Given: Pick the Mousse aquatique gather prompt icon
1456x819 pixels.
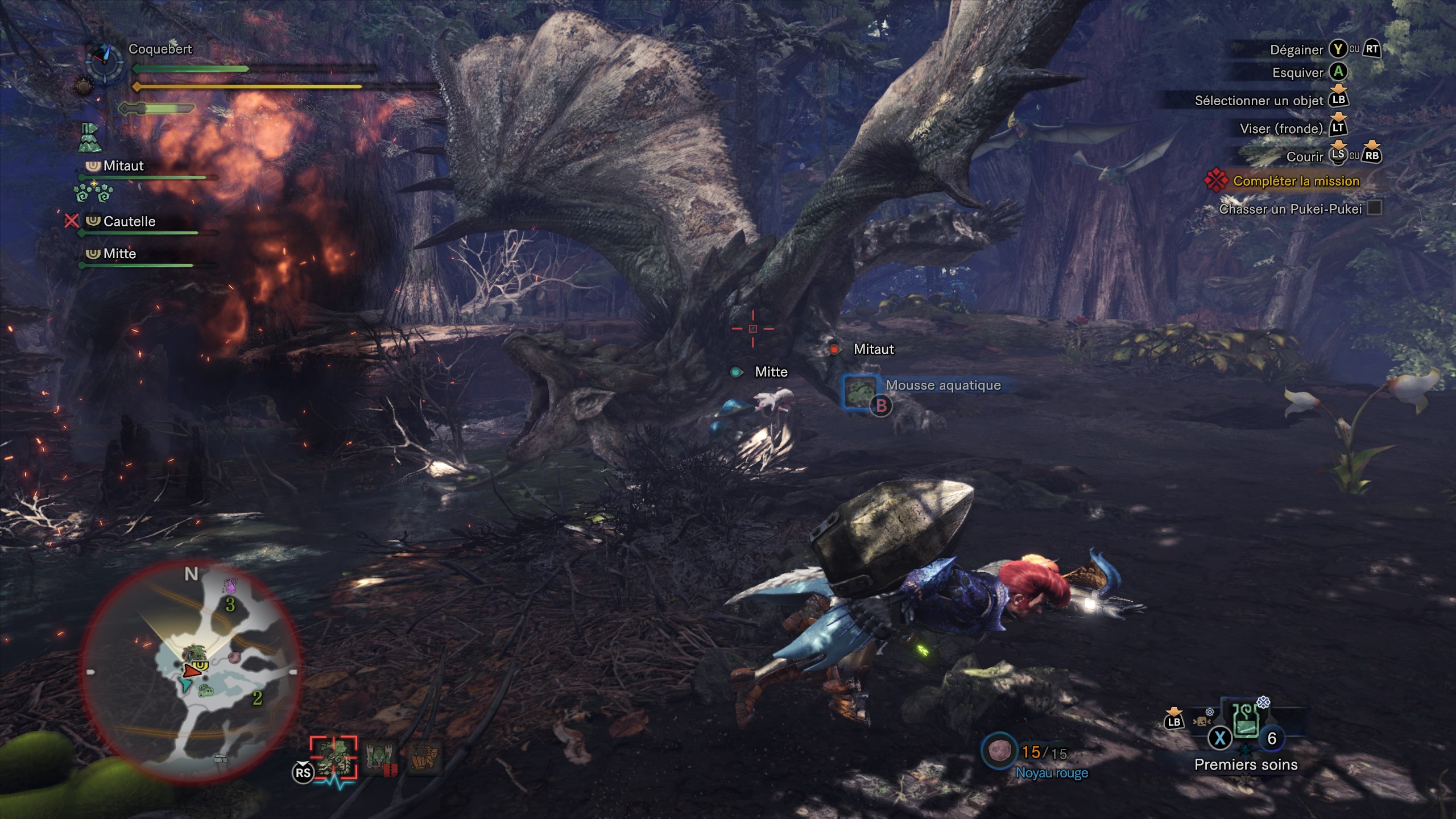Looking at the screenshot, I should pos(859,391).
